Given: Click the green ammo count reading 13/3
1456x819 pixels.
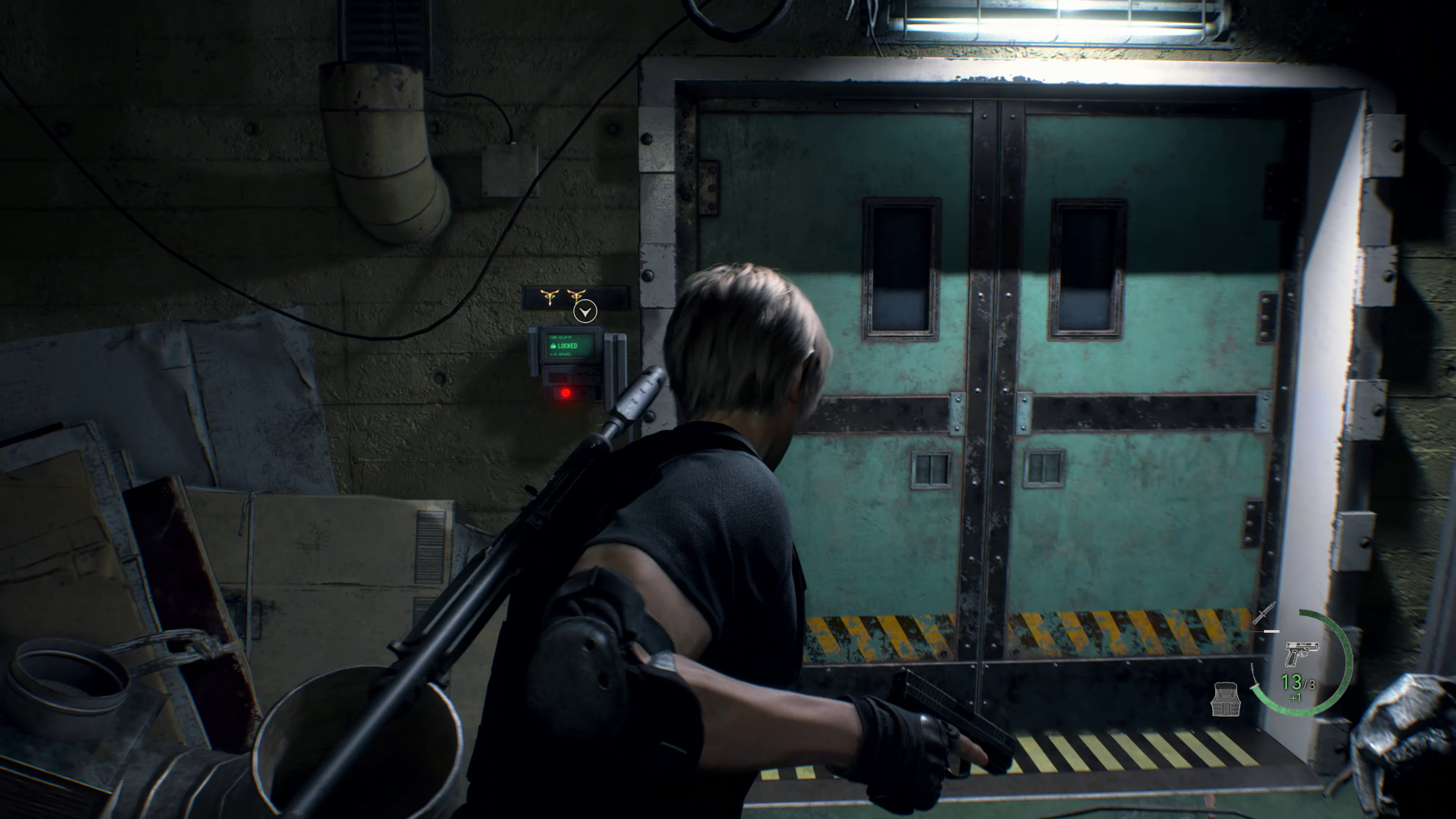Looking at the screenshot, I should tap(1298, 683).
